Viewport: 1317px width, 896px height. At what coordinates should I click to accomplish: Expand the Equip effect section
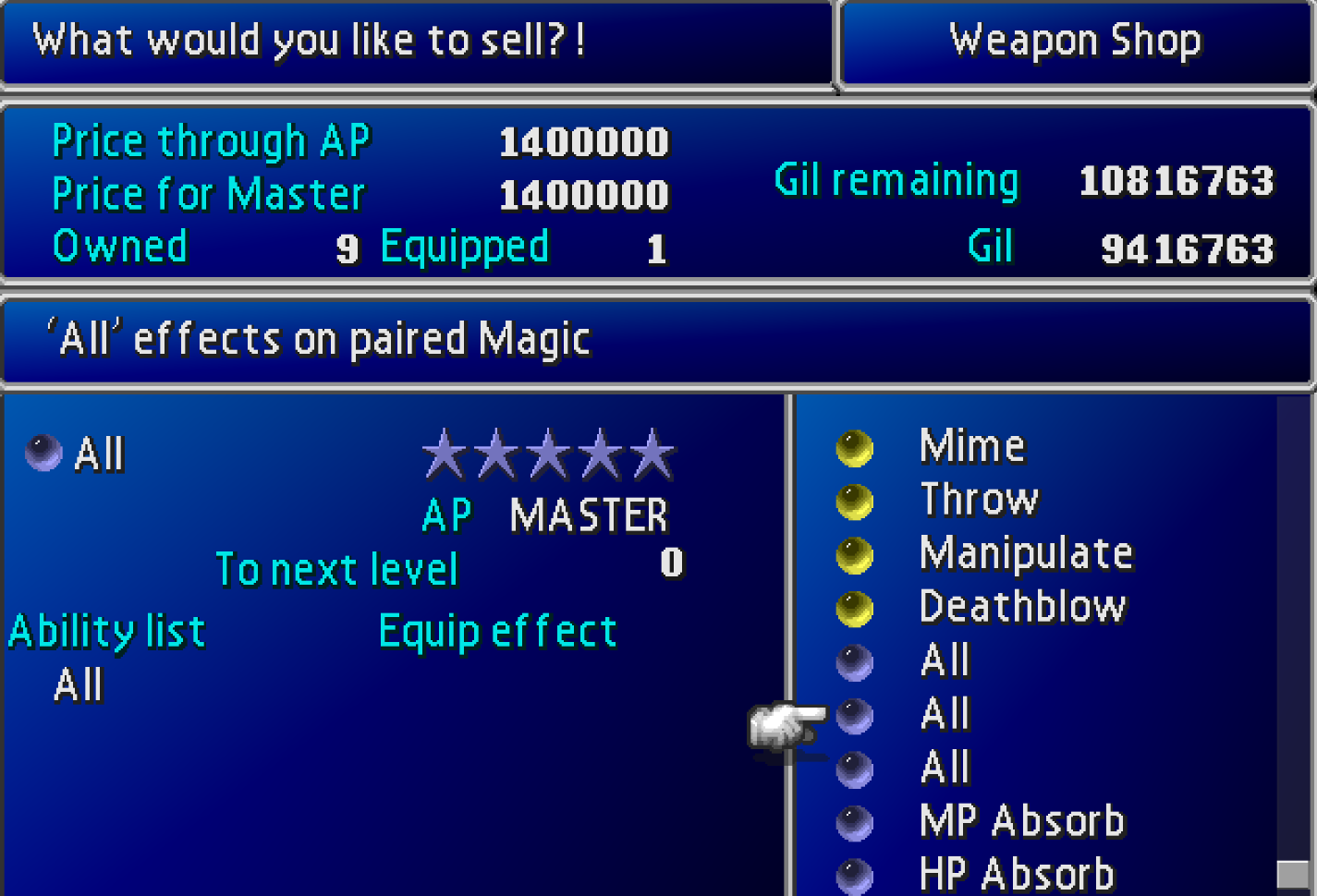point(497,630)
